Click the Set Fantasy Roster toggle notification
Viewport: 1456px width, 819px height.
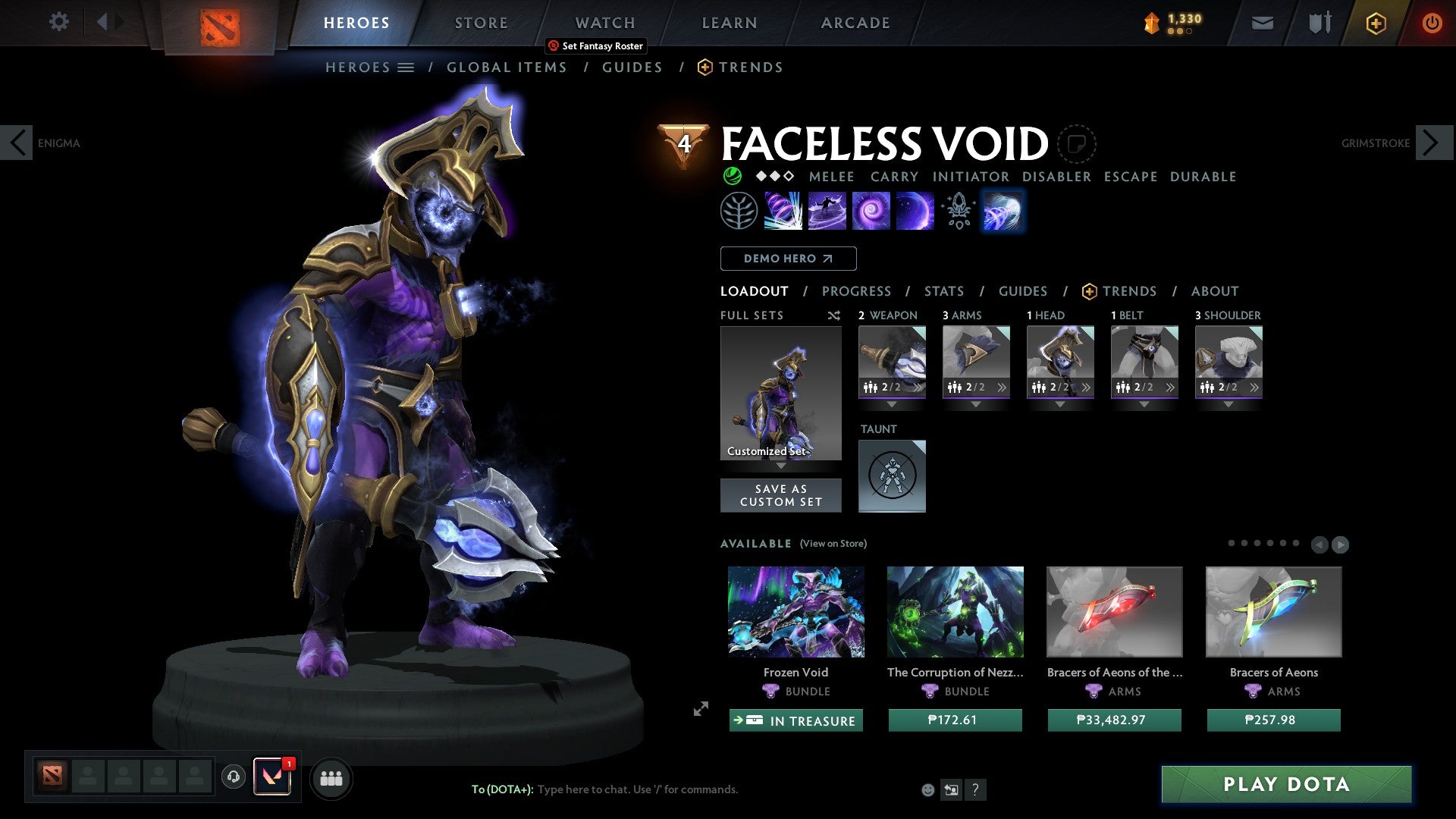[595, 45]
